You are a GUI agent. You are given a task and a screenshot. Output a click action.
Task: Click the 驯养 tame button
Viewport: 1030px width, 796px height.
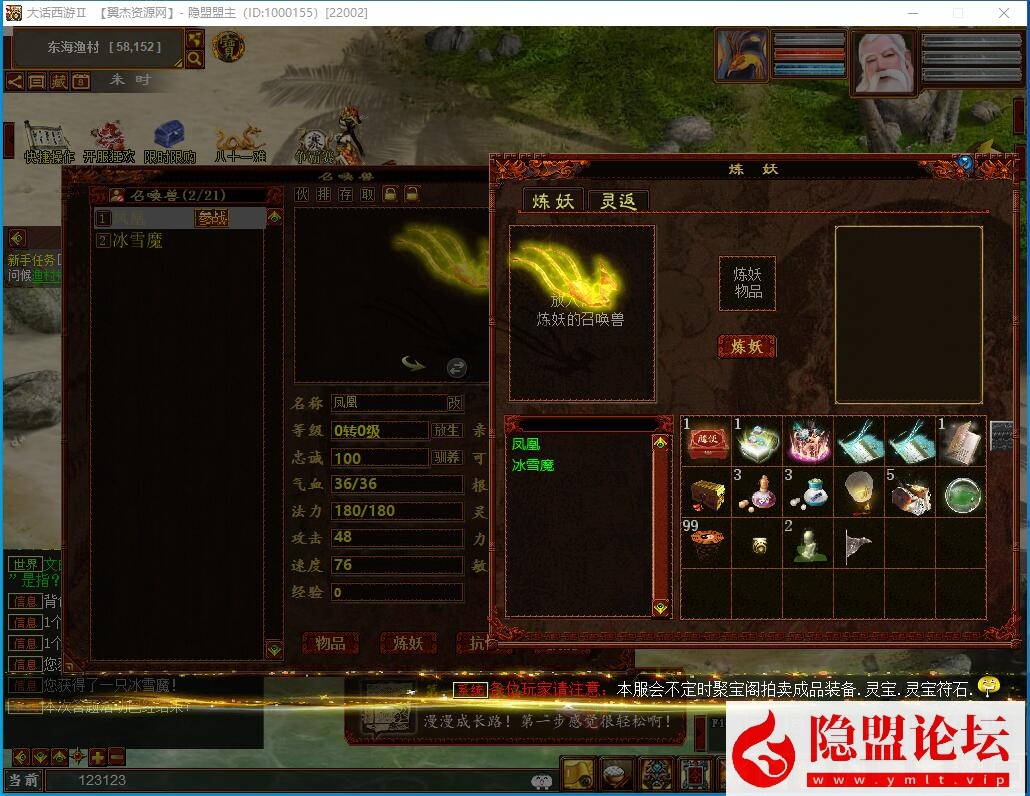click(x=446, y=457)
